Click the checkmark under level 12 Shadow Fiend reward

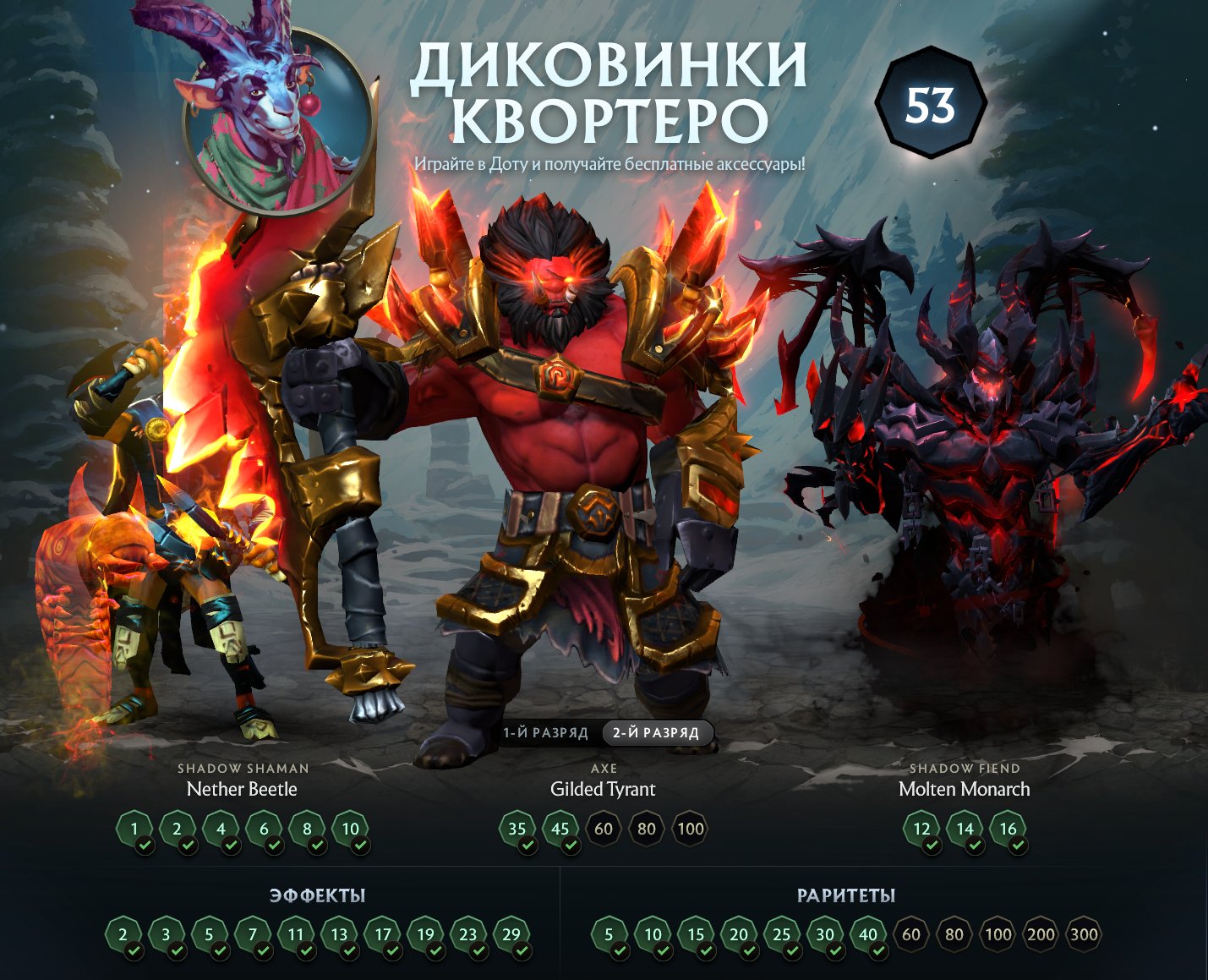931,846
